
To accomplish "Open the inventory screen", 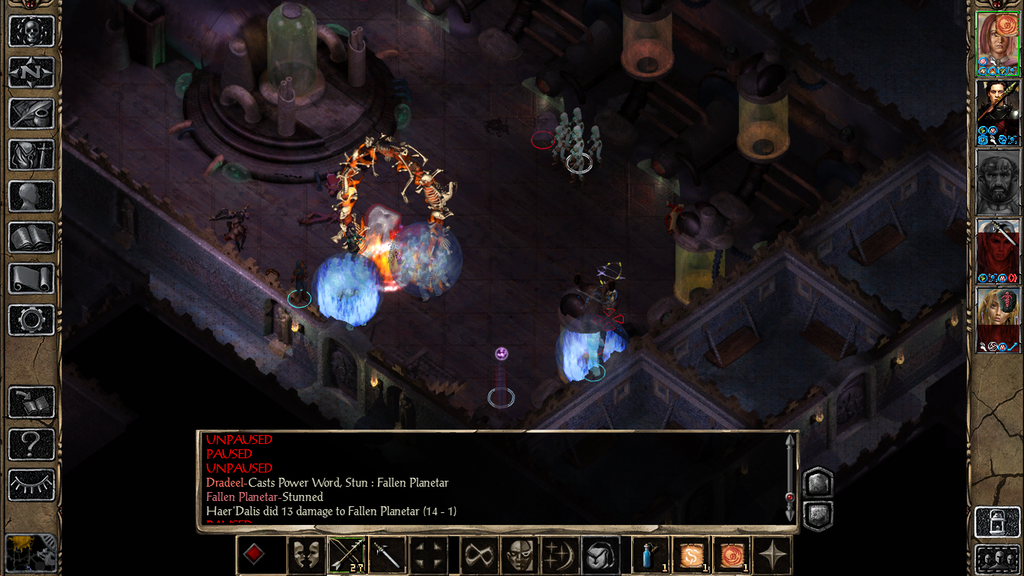I will click(x=31, y=155).
